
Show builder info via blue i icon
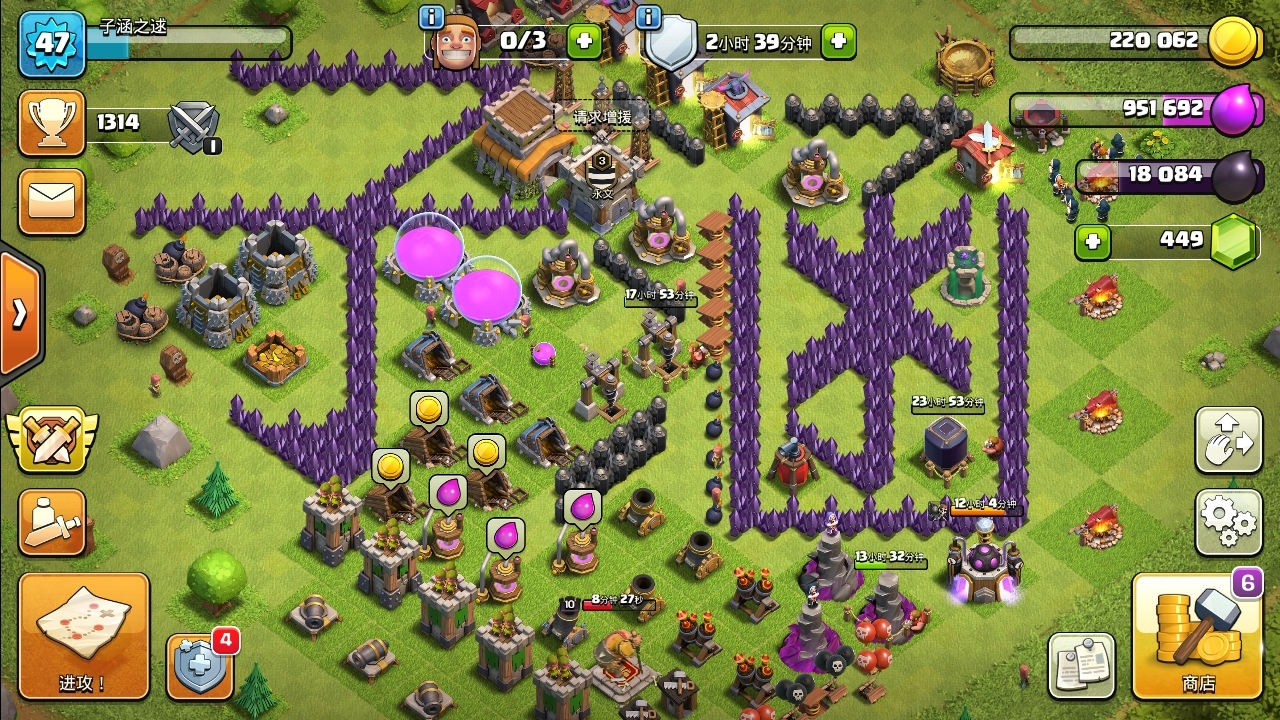tap(432, 16)
